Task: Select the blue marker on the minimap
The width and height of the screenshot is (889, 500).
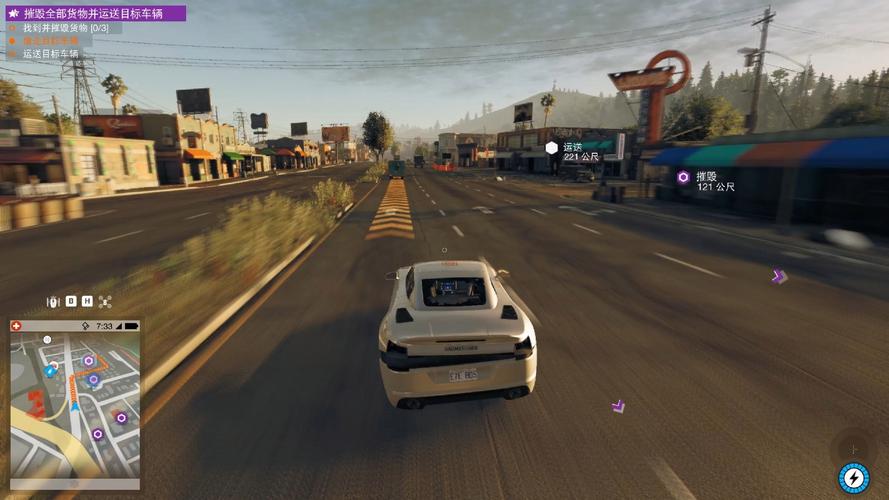Action: pos(50,371)
